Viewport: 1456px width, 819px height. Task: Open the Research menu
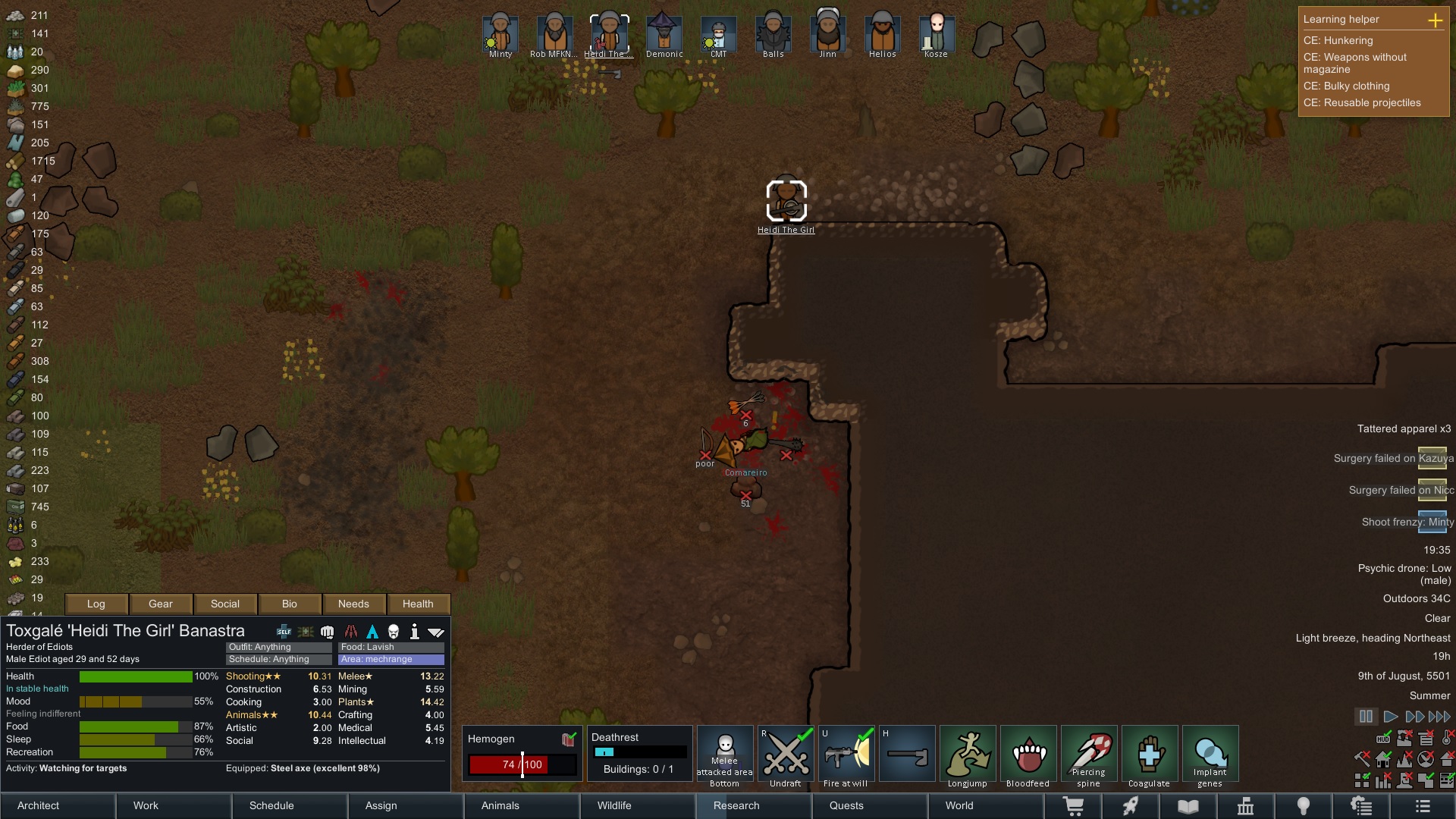[x=754, y=805]
